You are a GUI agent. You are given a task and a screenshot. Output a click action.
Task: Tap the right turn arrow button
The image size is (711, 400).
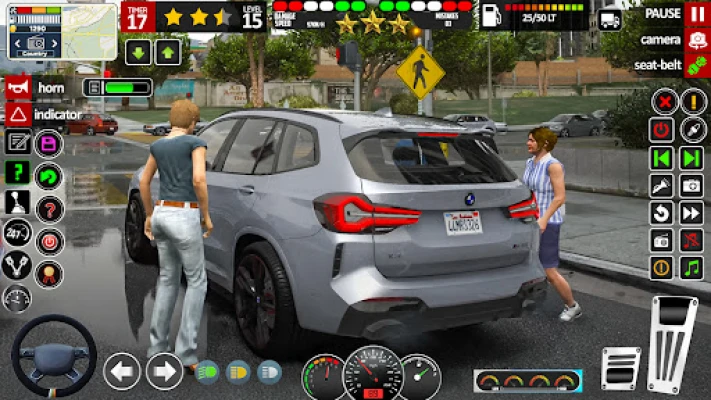click(x=164, y=371)
